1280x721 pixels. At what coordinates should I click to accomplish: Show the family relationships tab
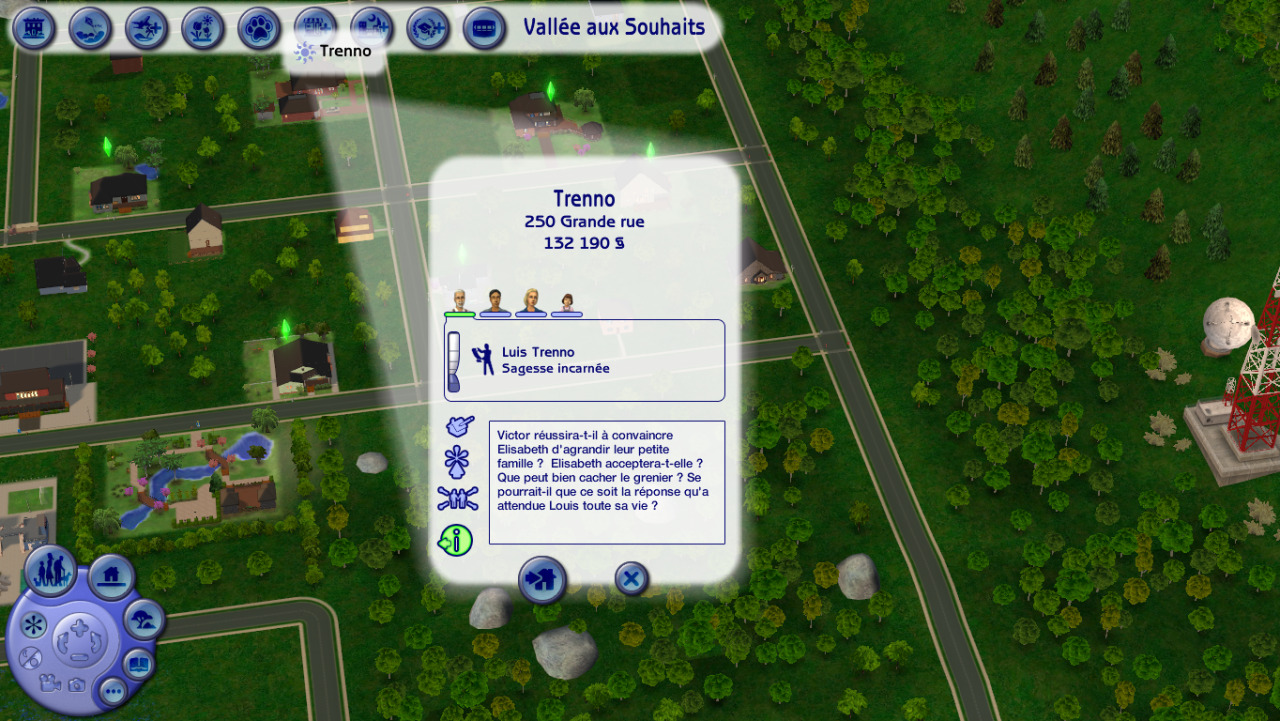point(457,499)
